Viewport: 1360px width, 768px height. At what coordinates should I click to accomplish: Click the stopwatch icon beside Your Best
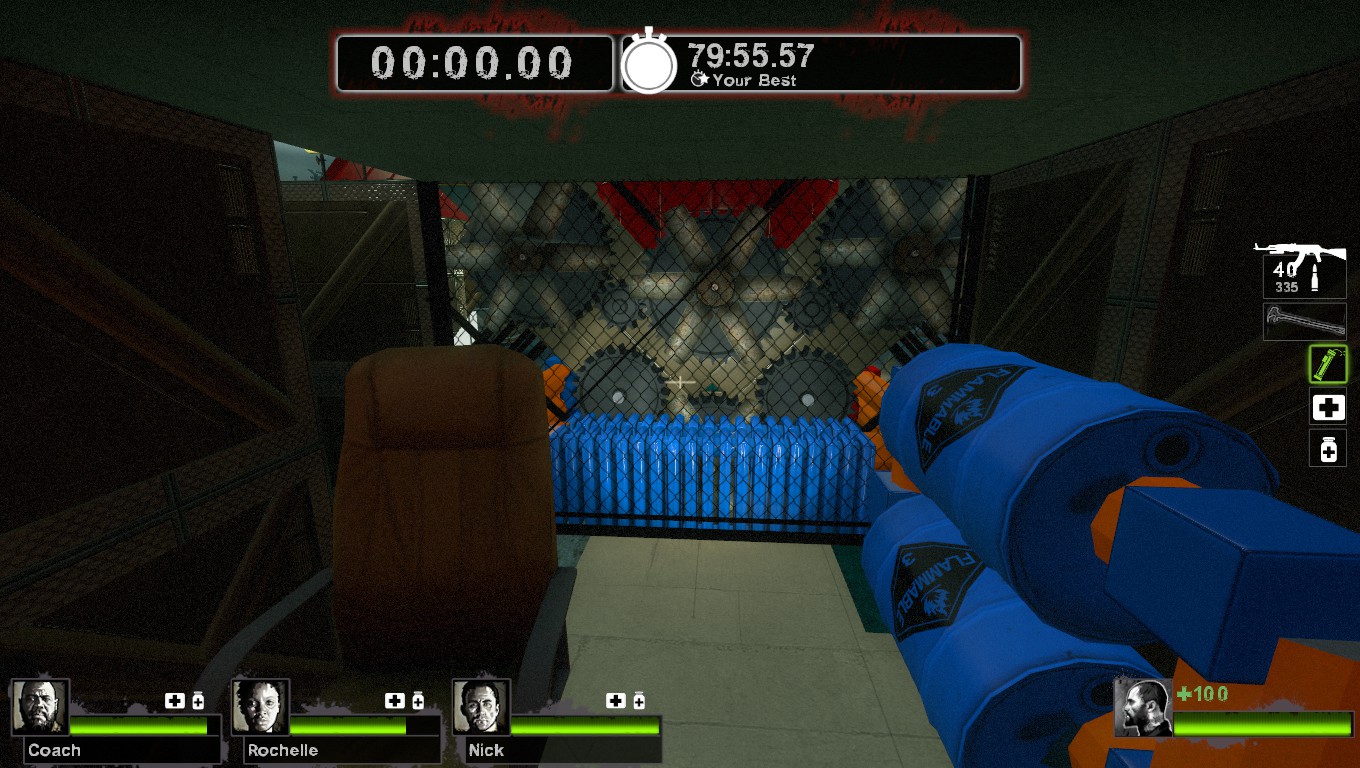[x=650, y=64]
